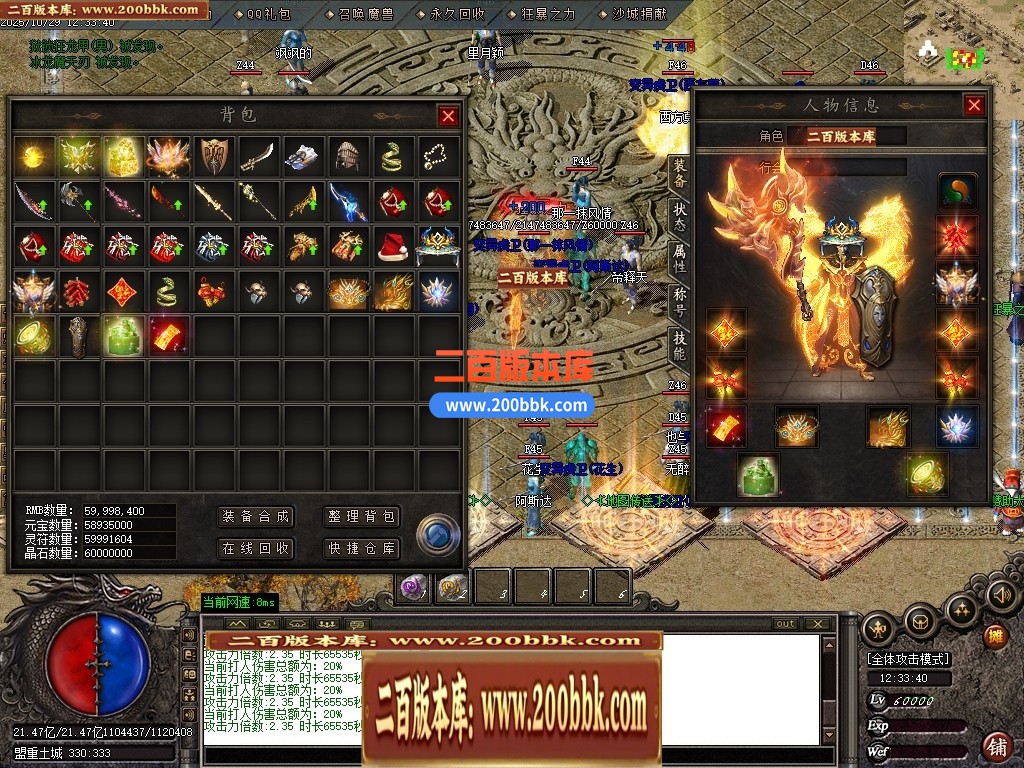Open 装备合成 equipment synthesis
This screenshot has height=768, width=1024.
[x=256, y=516]
